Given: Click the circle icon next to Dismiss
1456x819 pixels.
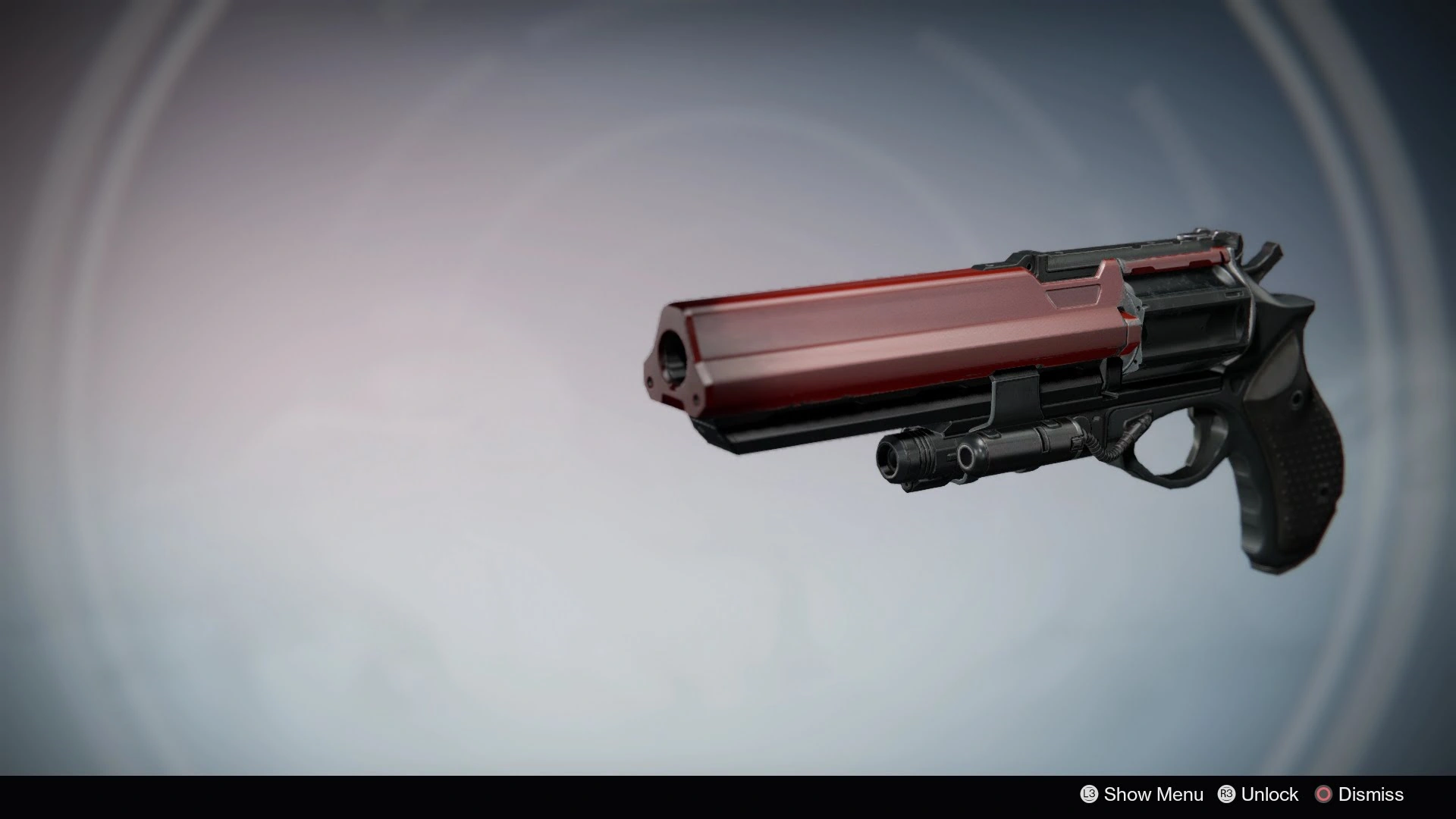Looking at the screenshot, I should coord(1324,794).
